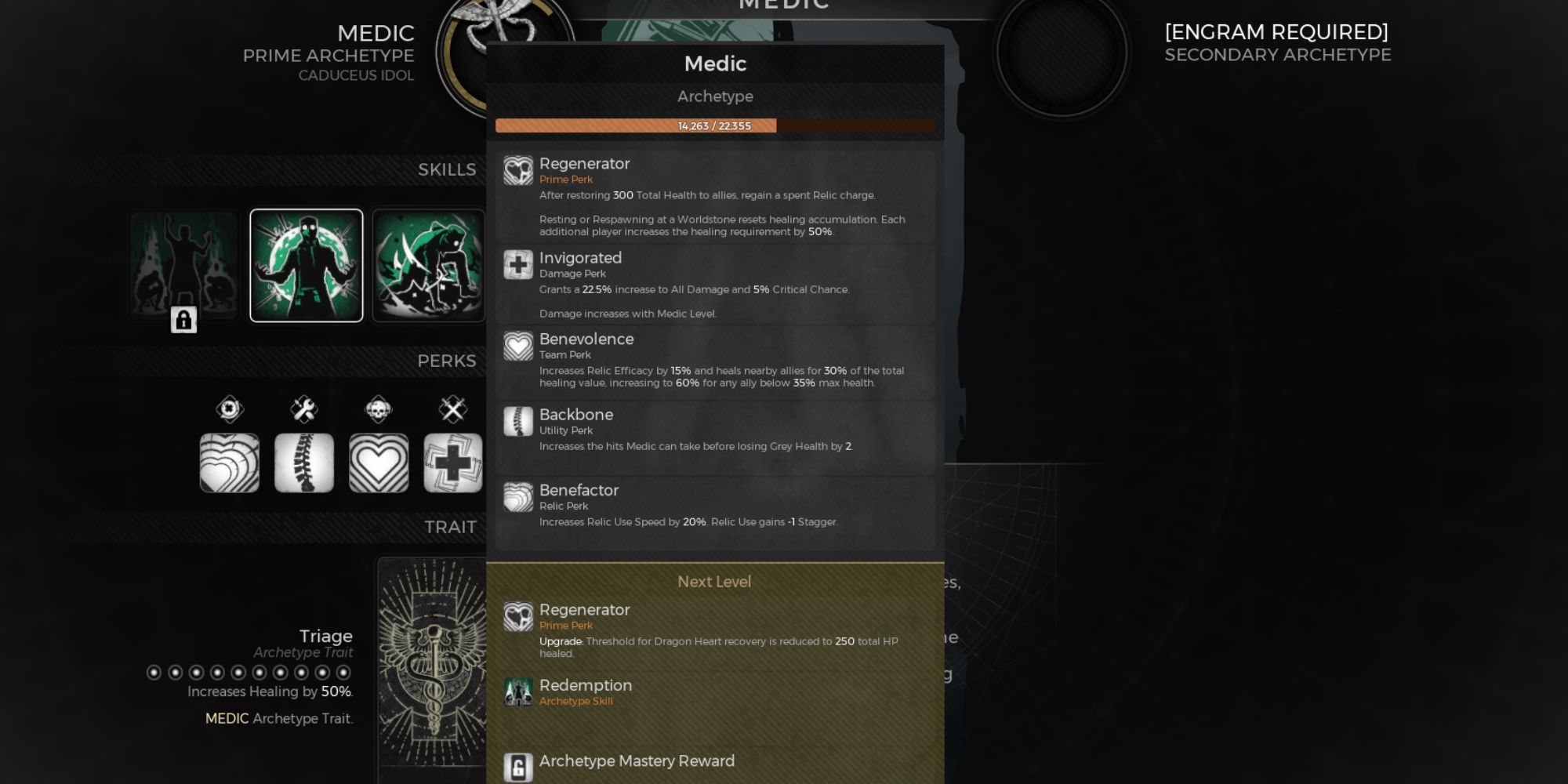Inspect the concentric-heart Benevolence perk icon
This screenshot has height=784, width=1568.
379,463
